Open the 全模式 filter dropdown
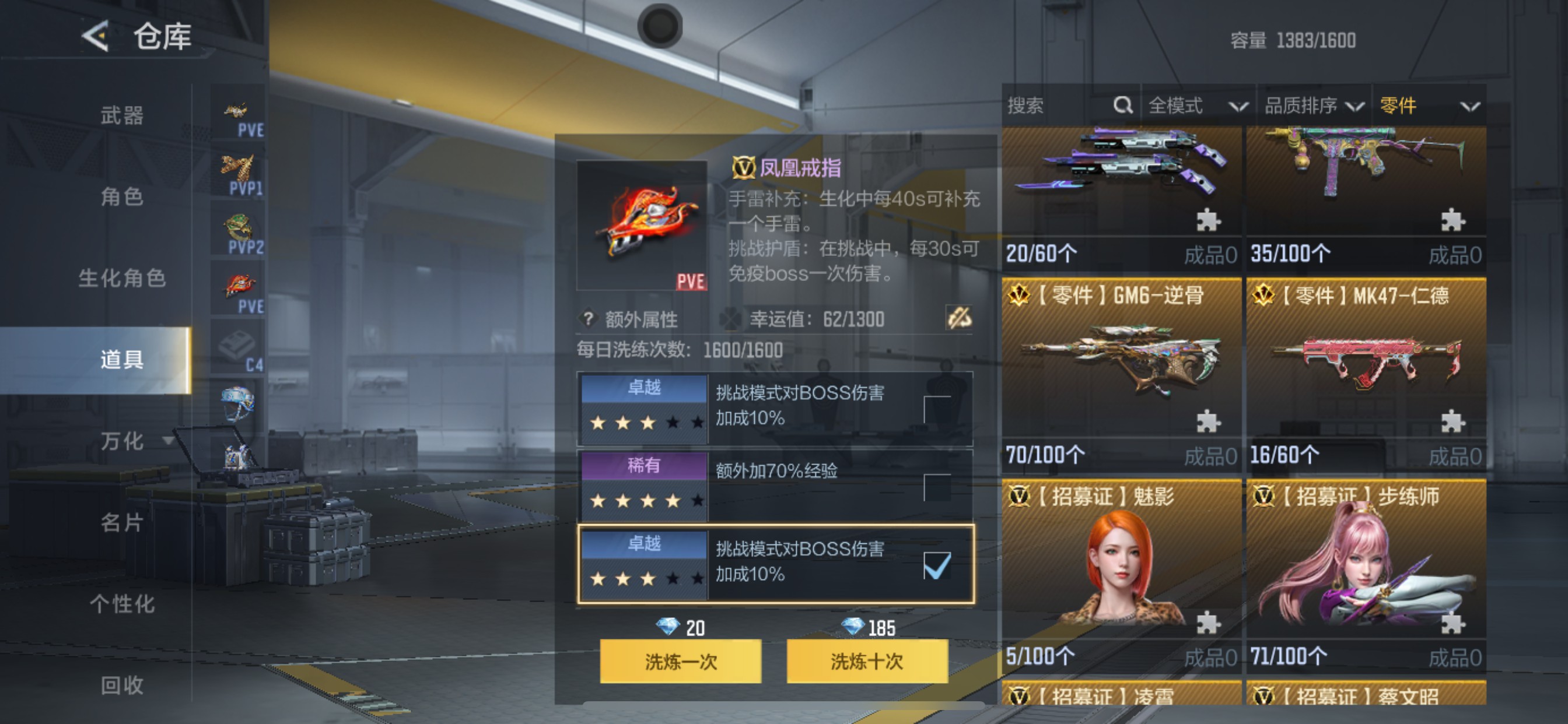The height and width of the screenshot is (724, 1568). coord(1198,106)
